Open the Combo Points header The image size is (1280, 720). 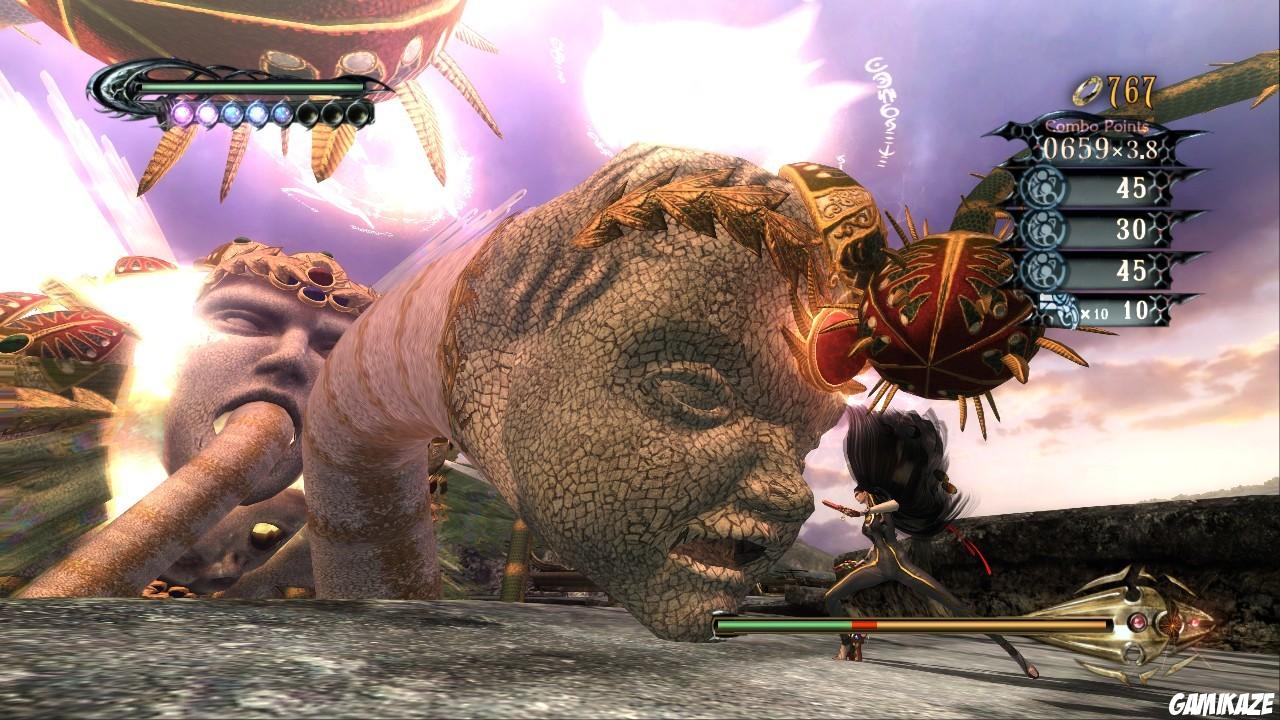(1096, 126)
